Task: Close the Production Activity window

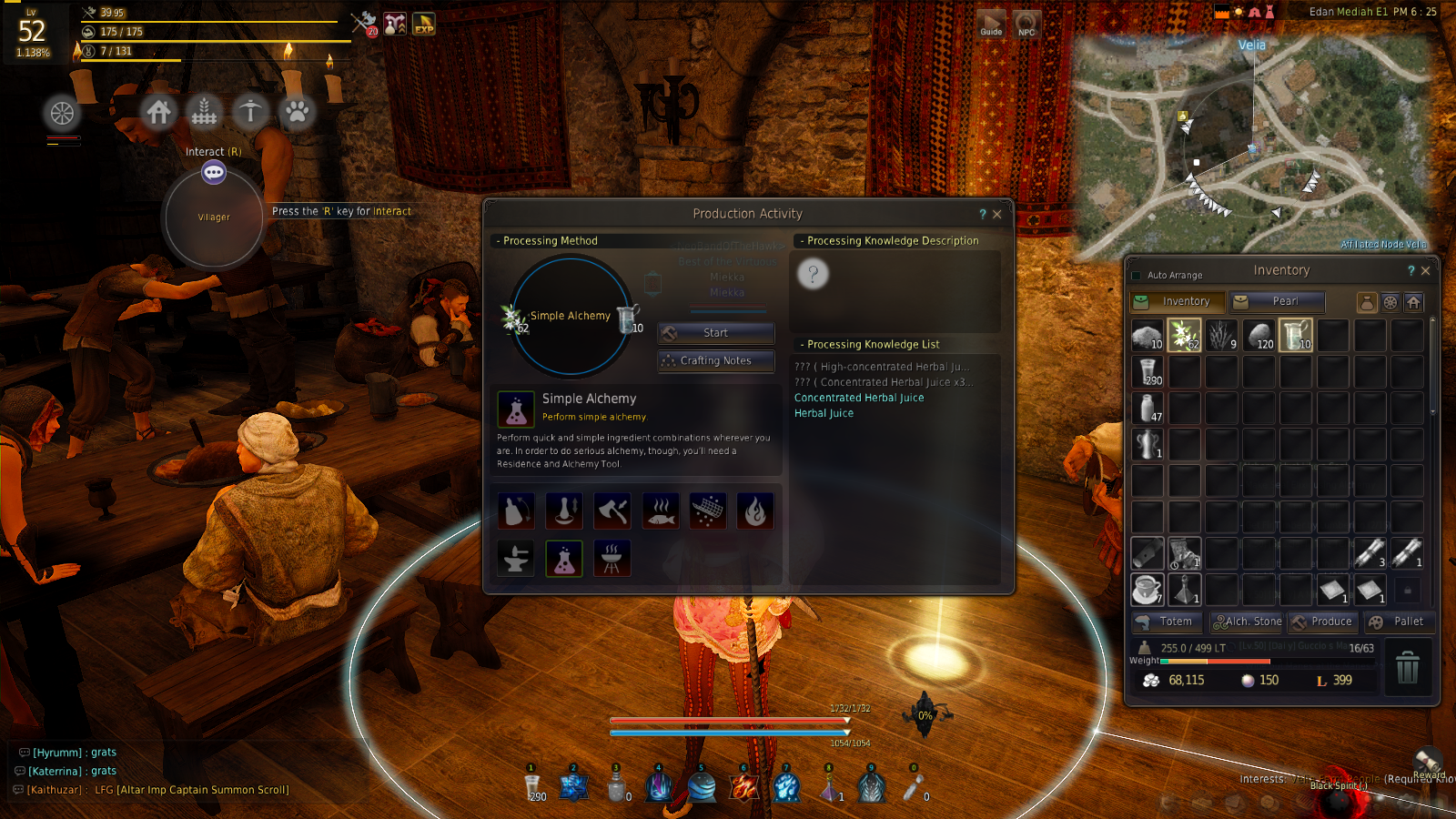Action: coord(997,214)
